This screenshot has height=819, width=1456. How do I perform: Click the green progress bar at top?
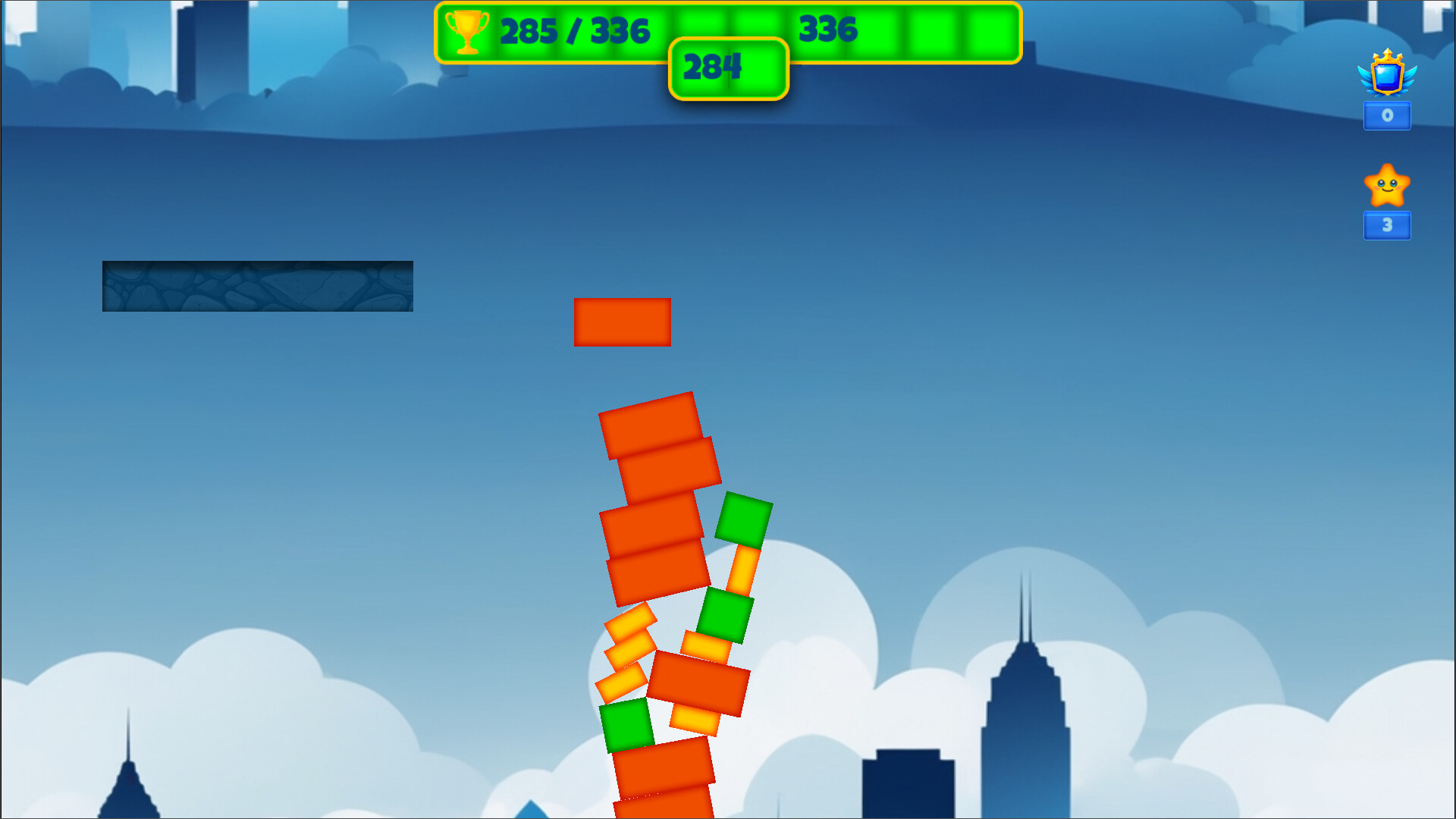pyautogui.click(x=910, y=31)
